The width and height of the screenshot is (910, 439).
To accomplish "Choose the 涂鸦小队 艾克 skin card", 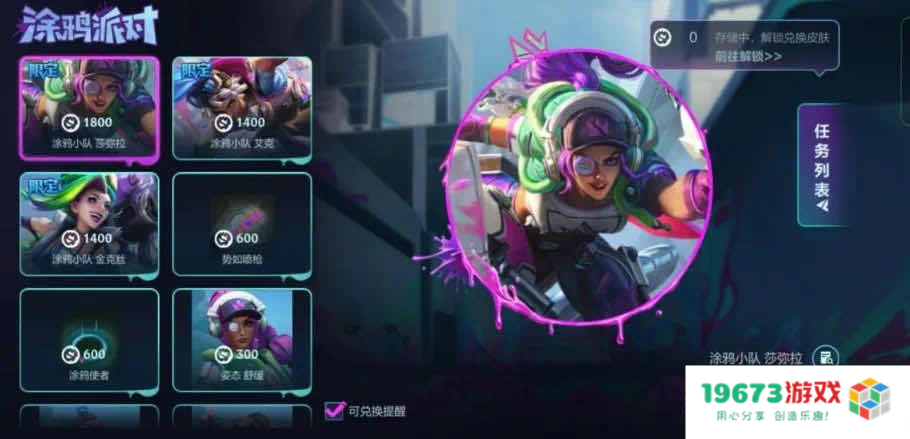I will pos(242,108).
